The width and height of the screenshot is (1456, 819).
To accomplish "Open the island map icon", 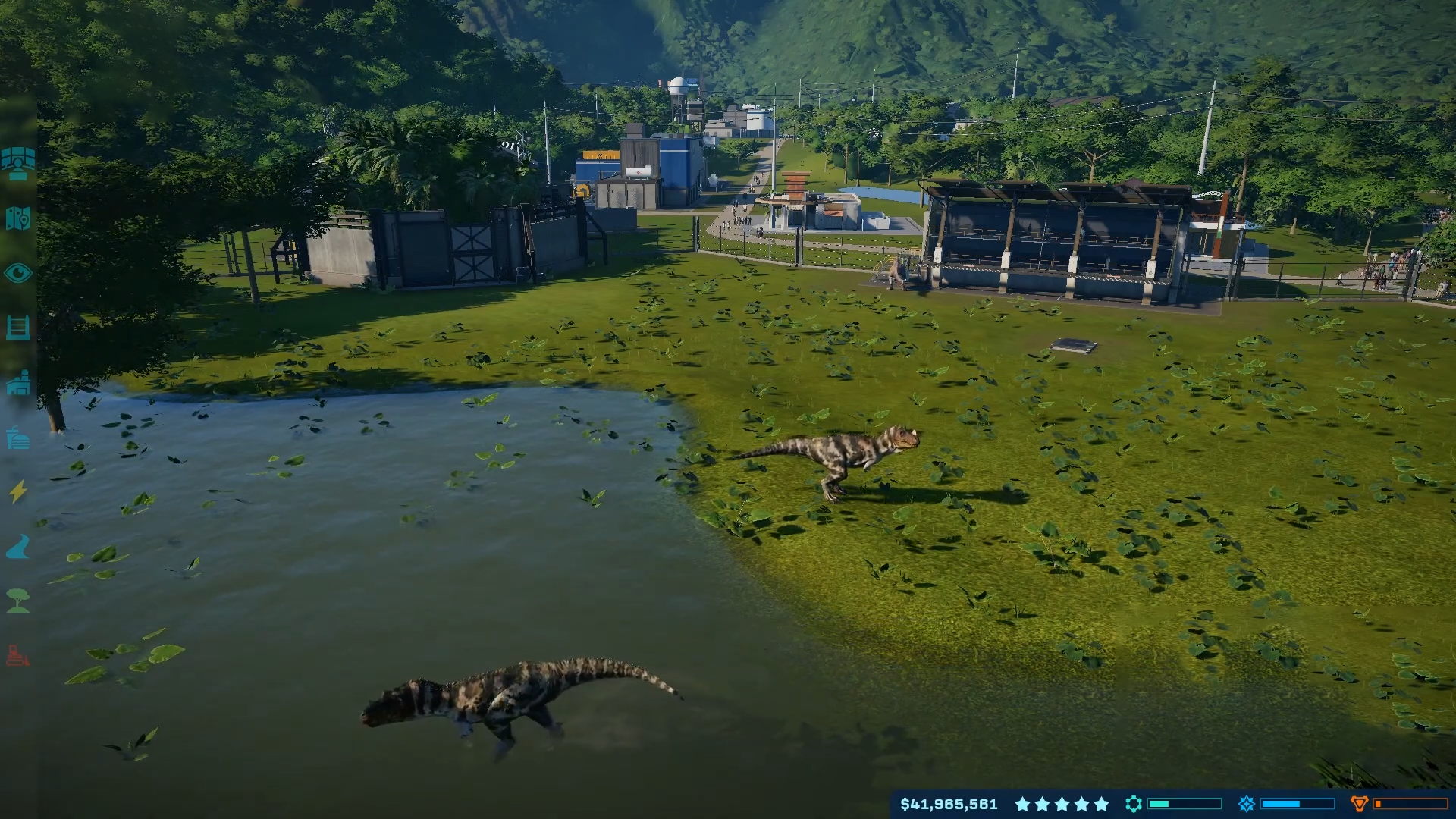I will point(18,218).
